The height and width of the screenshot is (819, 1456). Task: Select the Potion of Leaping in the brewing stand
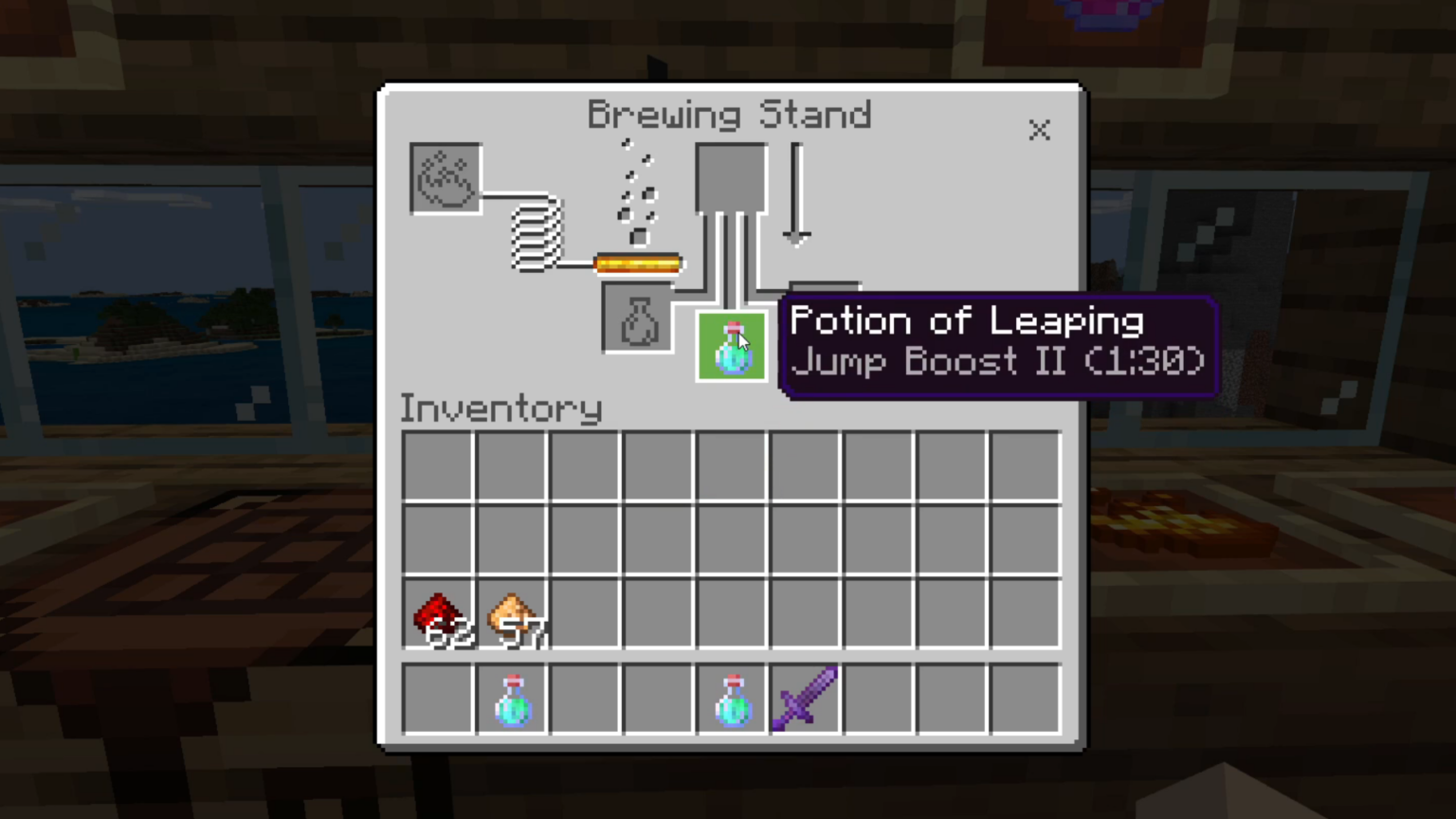click(732, 346)
